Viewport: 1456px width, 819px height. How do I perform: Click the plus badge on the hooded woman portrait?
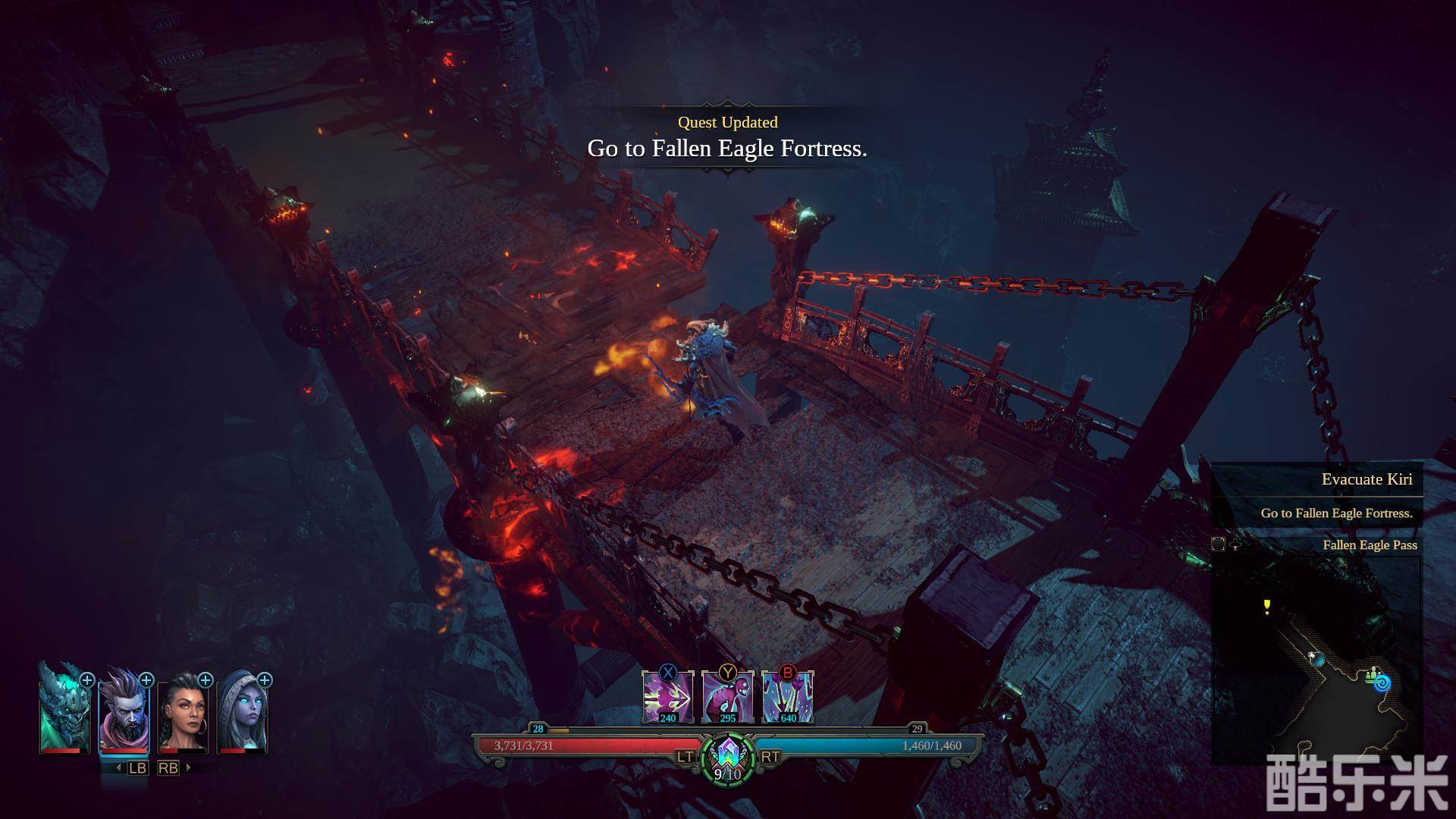coord(265,680)
